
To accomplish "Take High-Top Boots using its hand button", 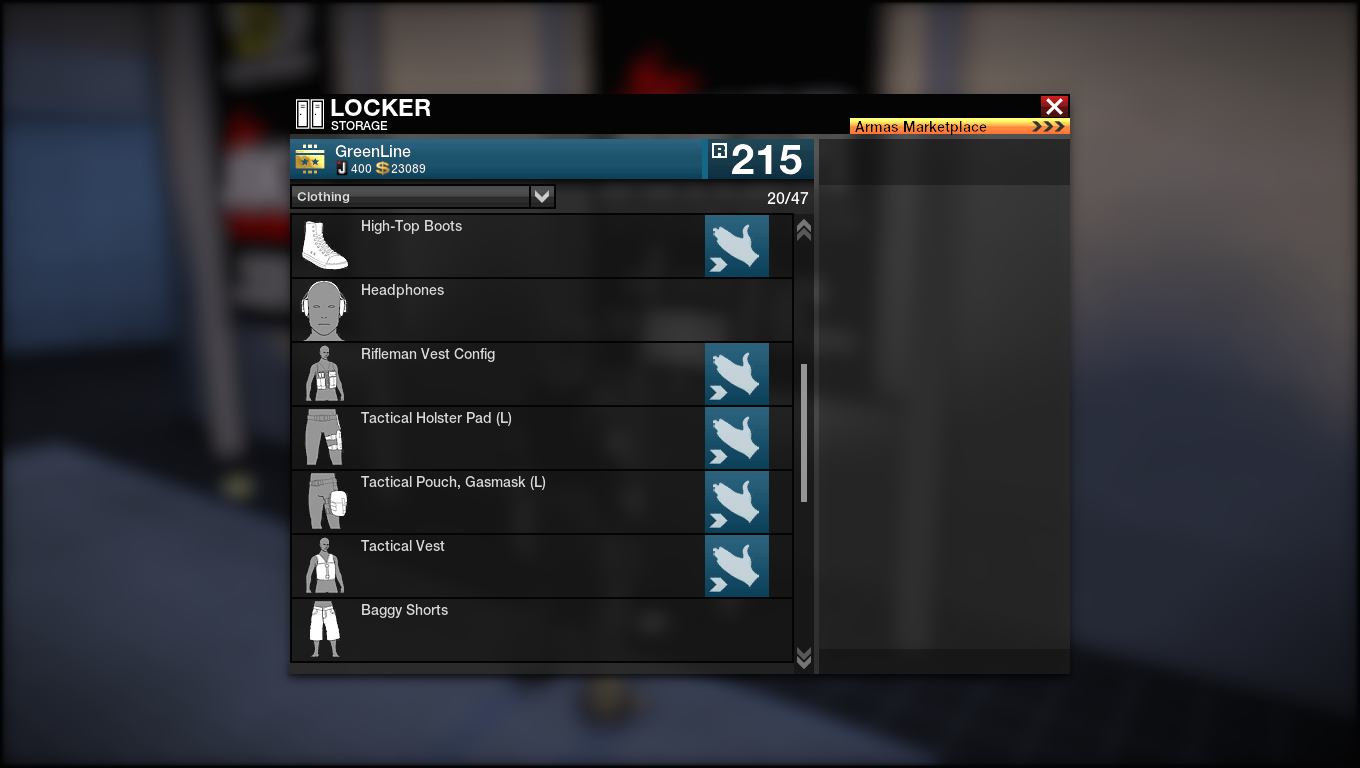I will tap(737, 246).
